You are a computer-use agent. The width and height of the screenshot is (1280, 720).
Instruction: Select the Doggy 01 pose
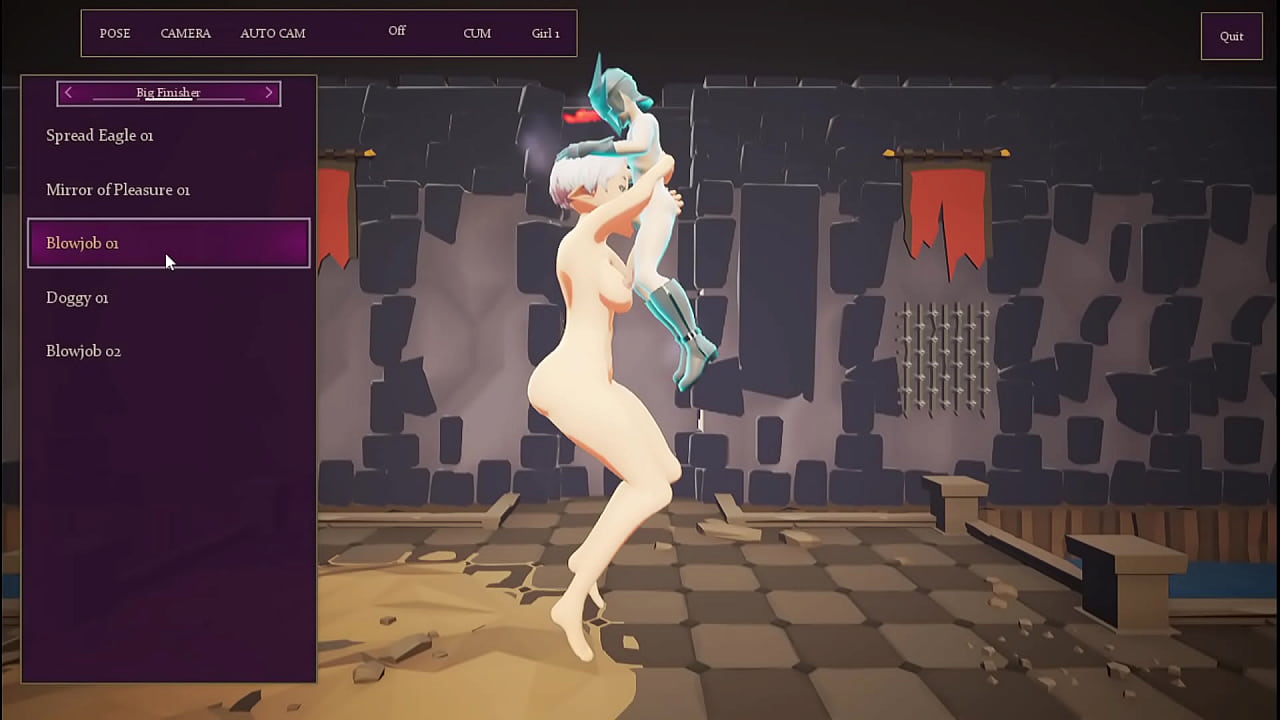coord(77,297)
